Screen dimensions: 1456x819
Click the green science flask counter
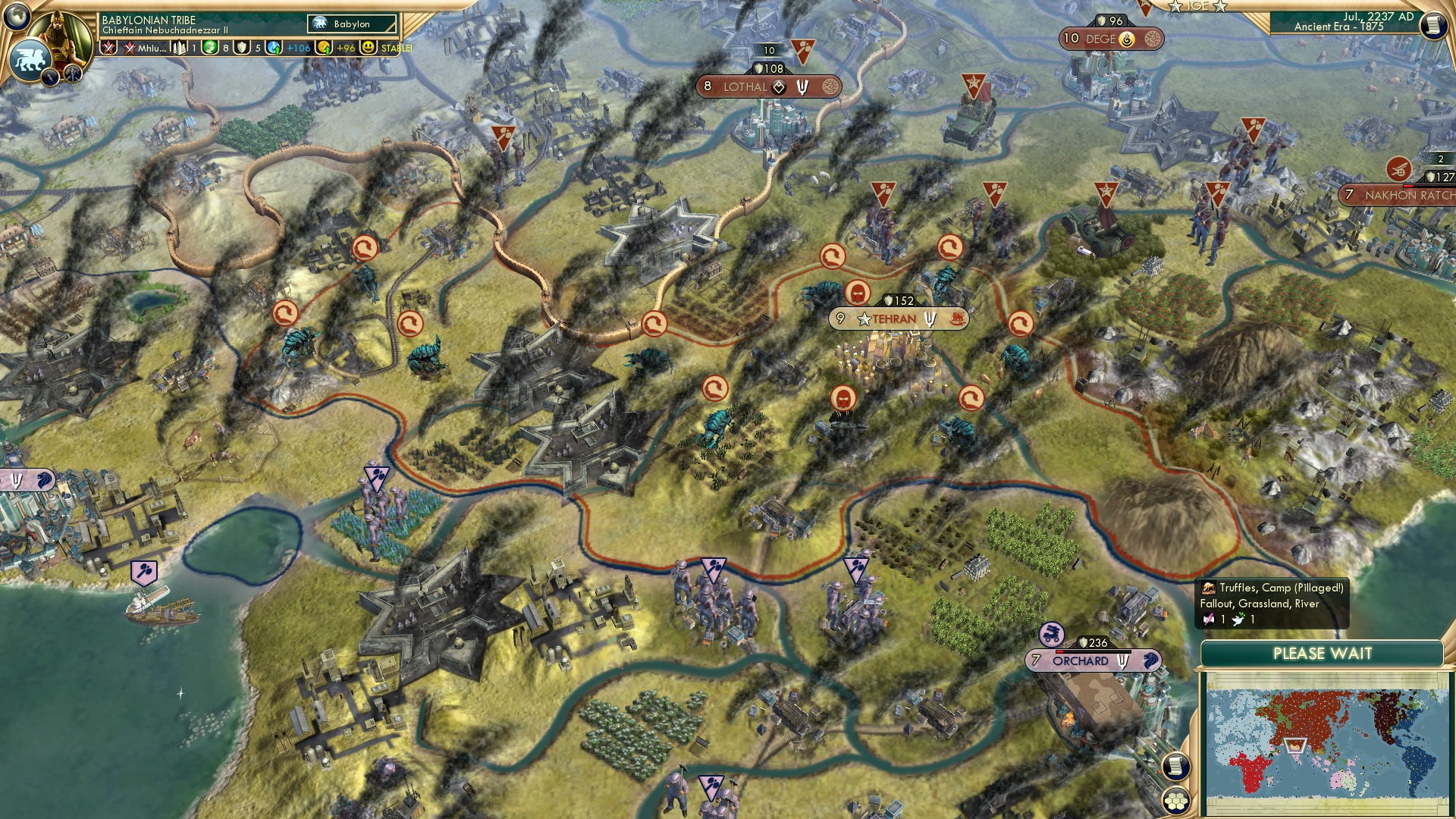pyautogui.click(x=209, y=48)
